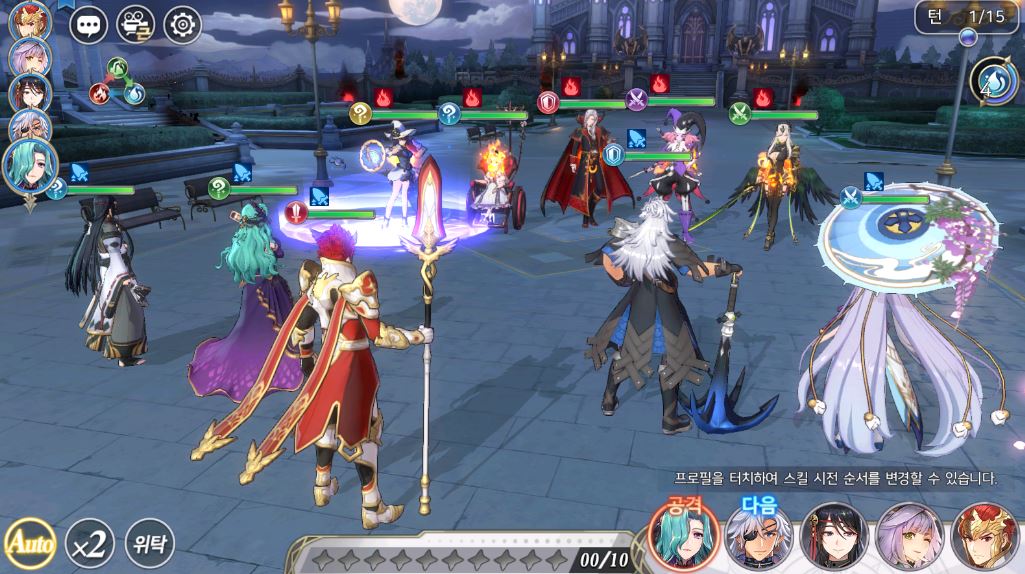Click the black-haired portrait in party column

(x=30, y=93)
